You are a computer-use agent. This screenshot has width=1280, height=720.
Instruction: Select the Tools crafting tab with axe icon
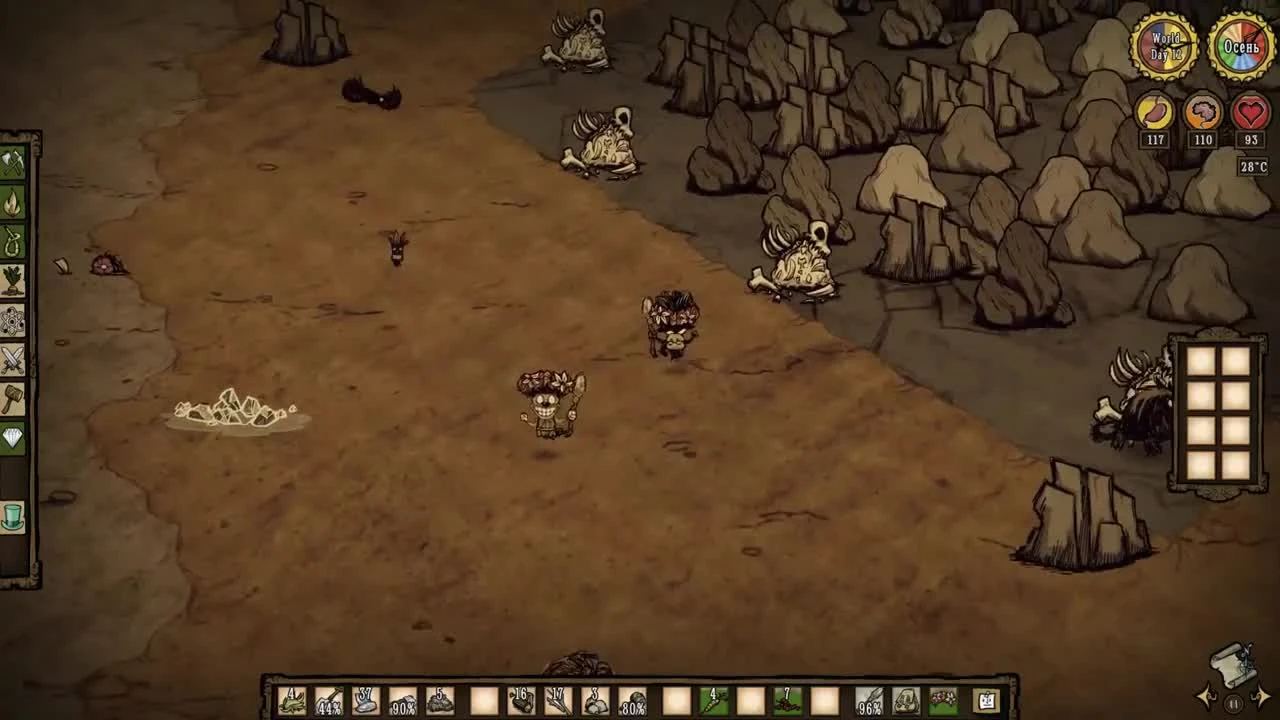(15, 163)
